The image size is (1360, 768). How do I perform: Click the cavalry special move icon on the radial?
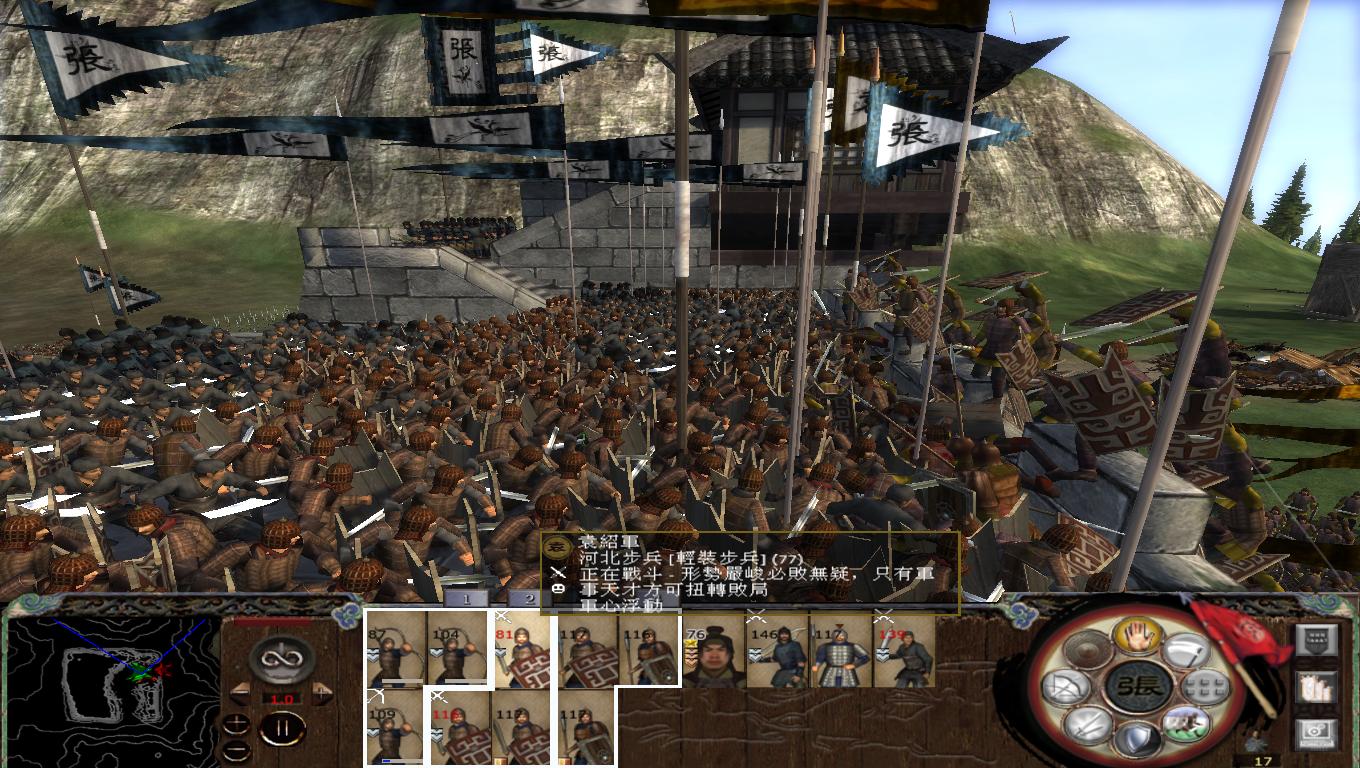1186,724
